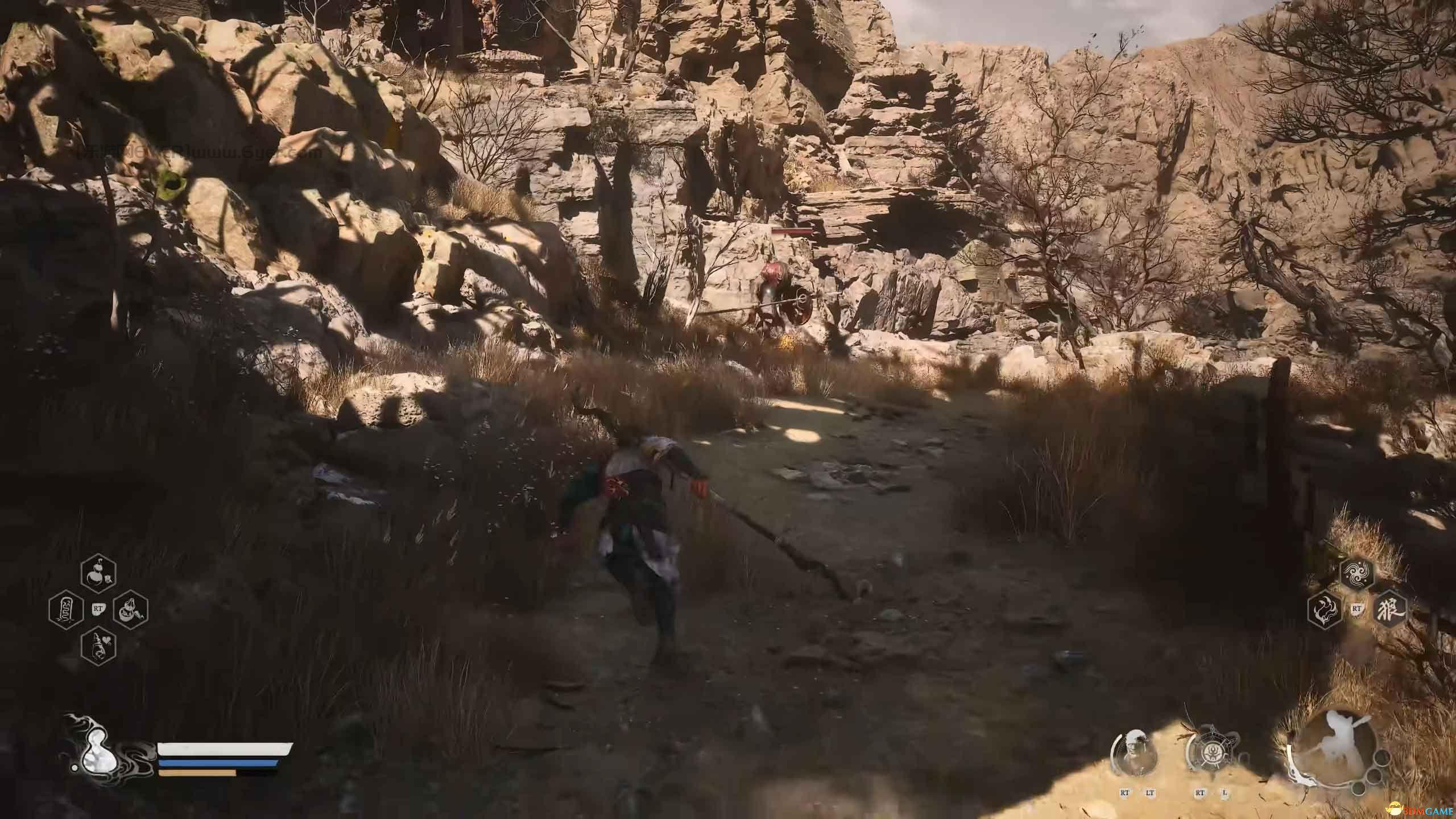
Task: Use the heart-marked item in the bottom hexagon
Action: [x=98, y=646]
